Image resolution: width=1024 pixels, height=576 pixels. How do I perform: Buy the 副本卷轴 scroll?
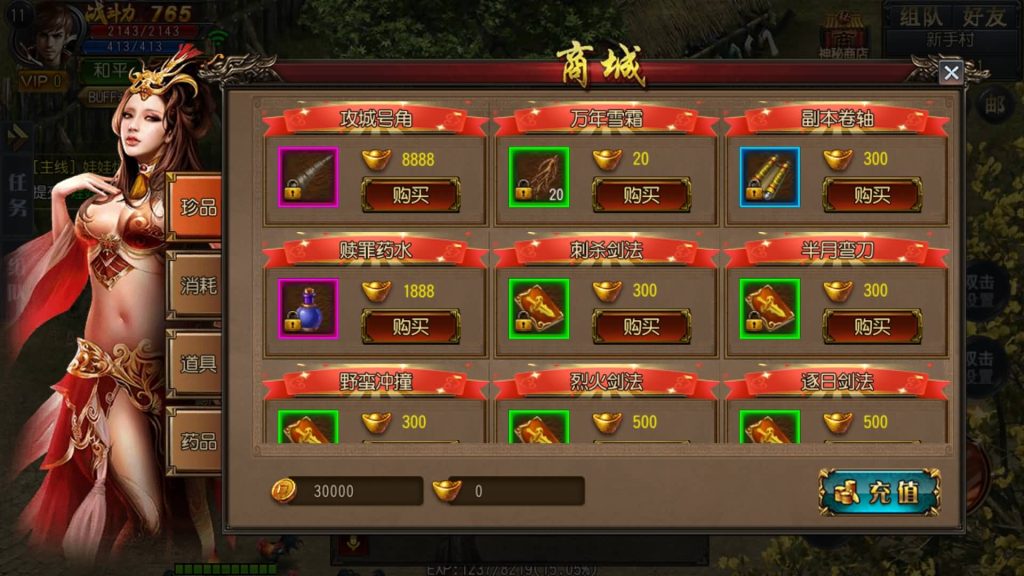(871, 194)
